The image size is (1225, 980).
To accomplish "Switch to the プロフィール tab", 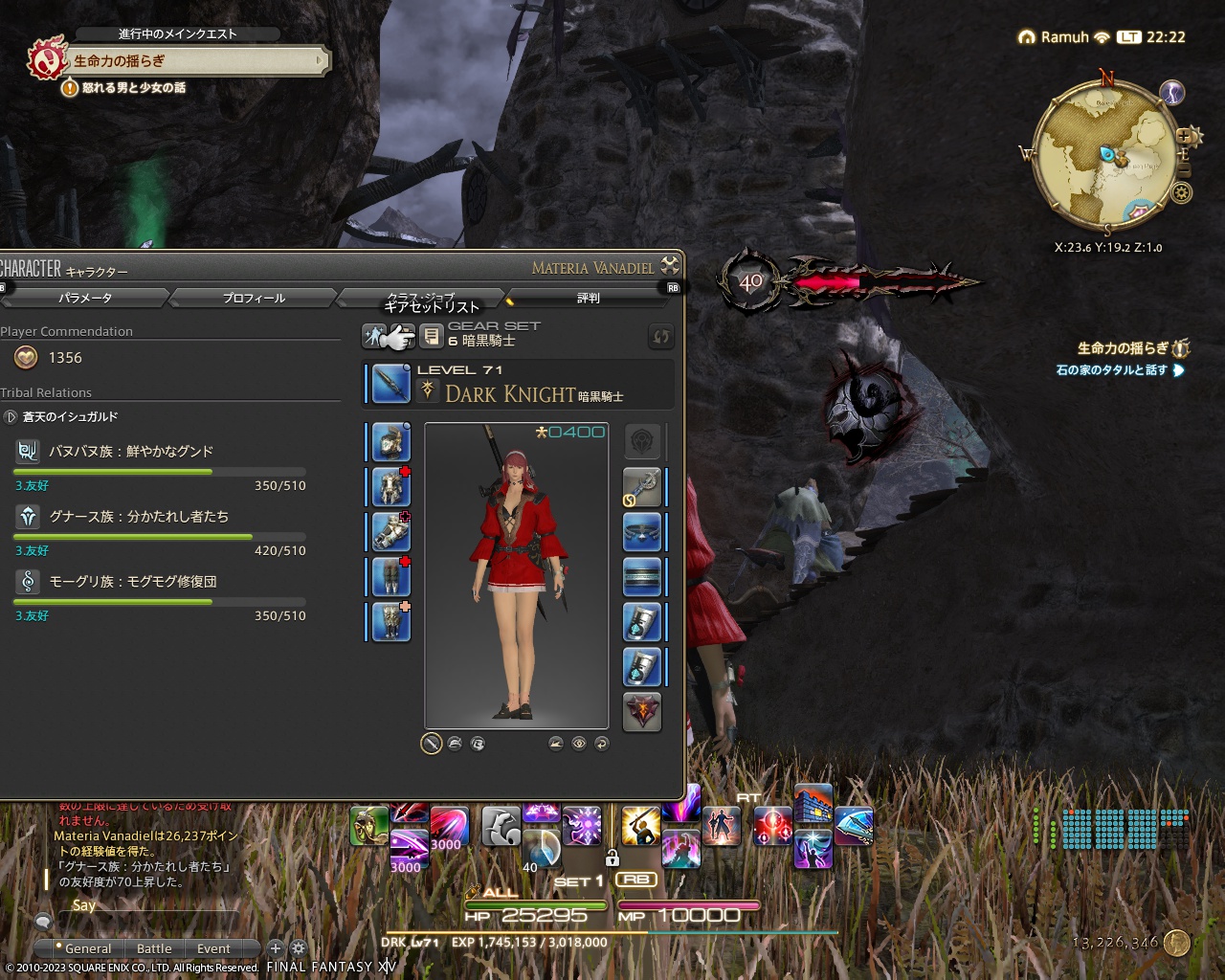I will pyautogui.click(x=252, y=298).
